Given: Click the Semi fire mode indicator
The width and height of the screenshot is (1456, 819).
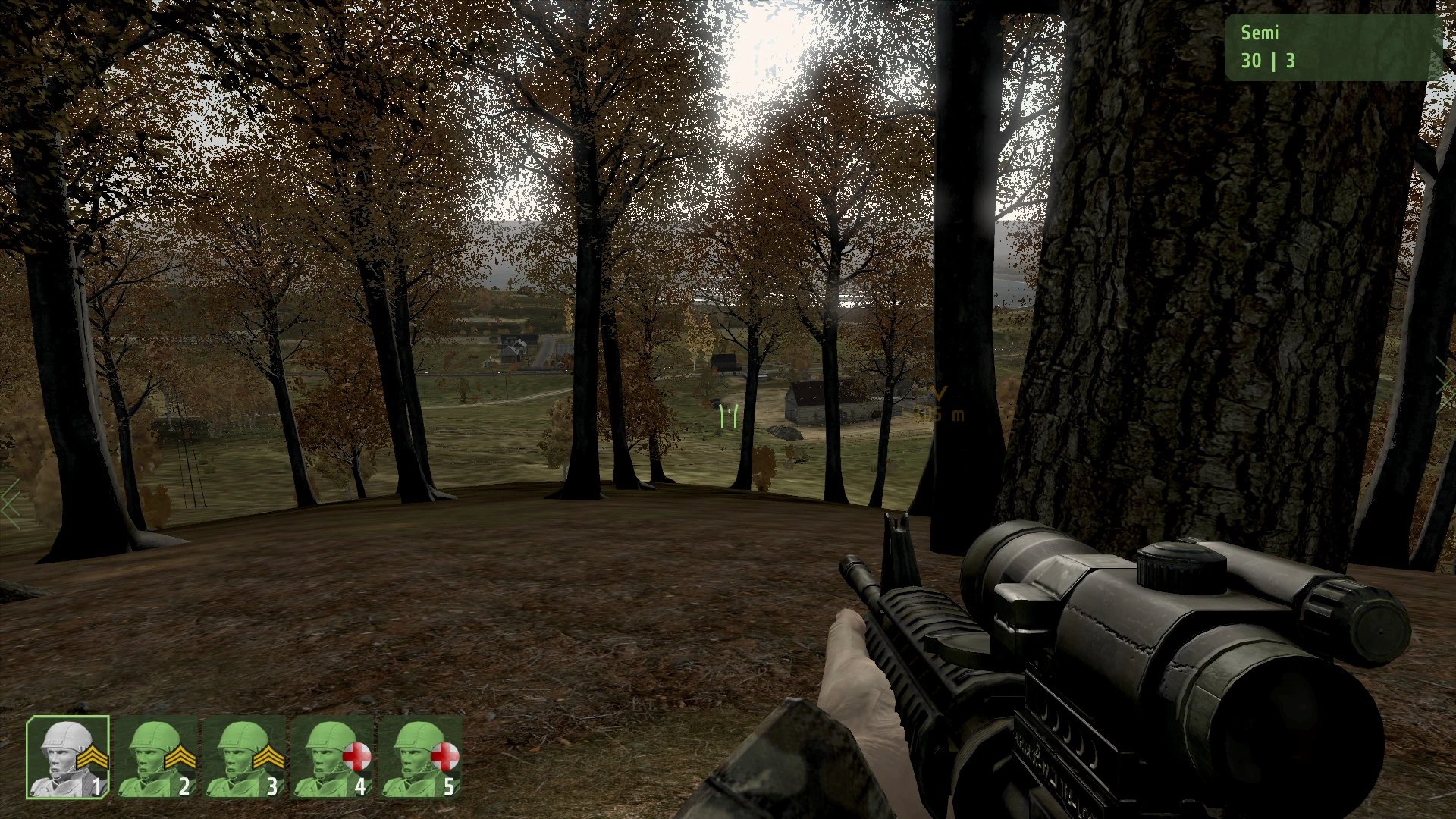Looking at the screenshot, I should (x=1260, y=33).
